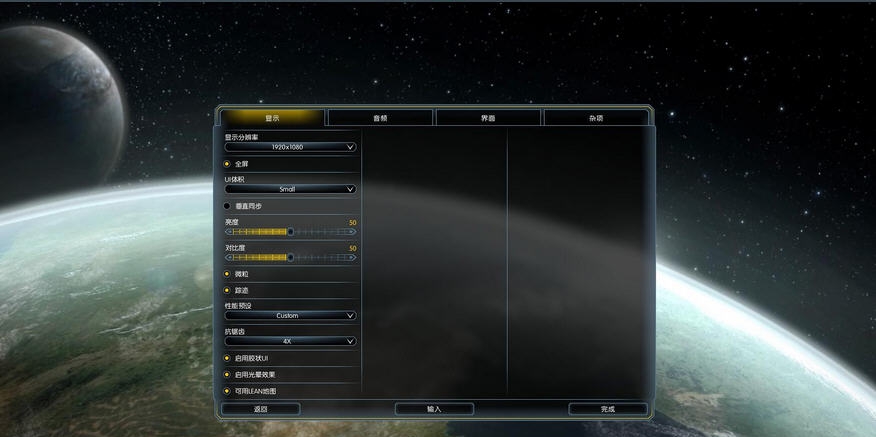Disable the 启用光晕效果 bloom option
Viewport: 876px width, 437px height.
tap(227, 374)
